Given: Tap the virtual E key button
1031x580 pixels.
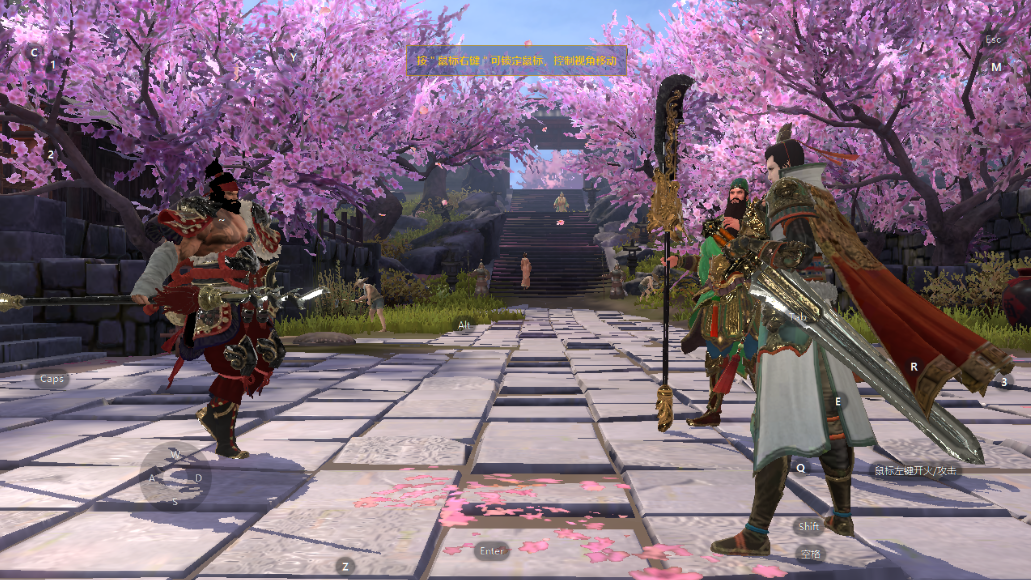Looking at the screenshot, I should pyautogui.click(x=838, y=400).
